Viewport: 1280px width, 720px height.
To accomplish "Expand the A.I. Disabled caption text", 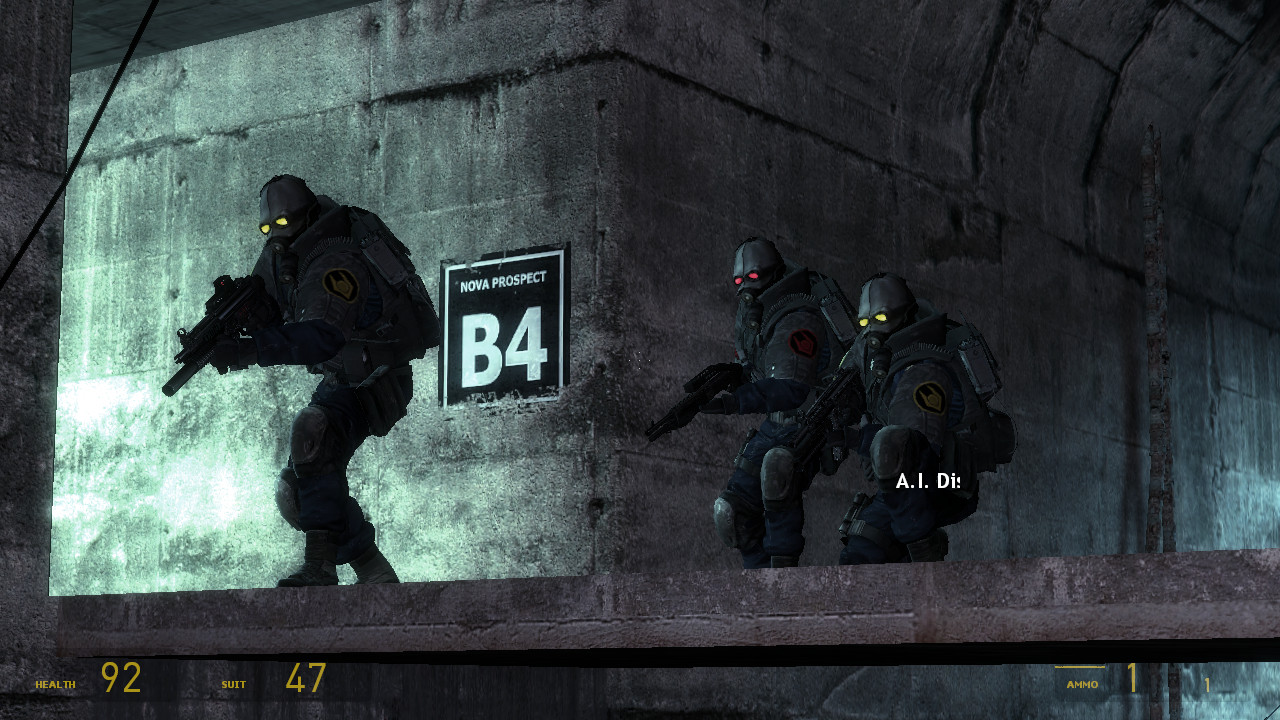I will (x=929, y=480).
